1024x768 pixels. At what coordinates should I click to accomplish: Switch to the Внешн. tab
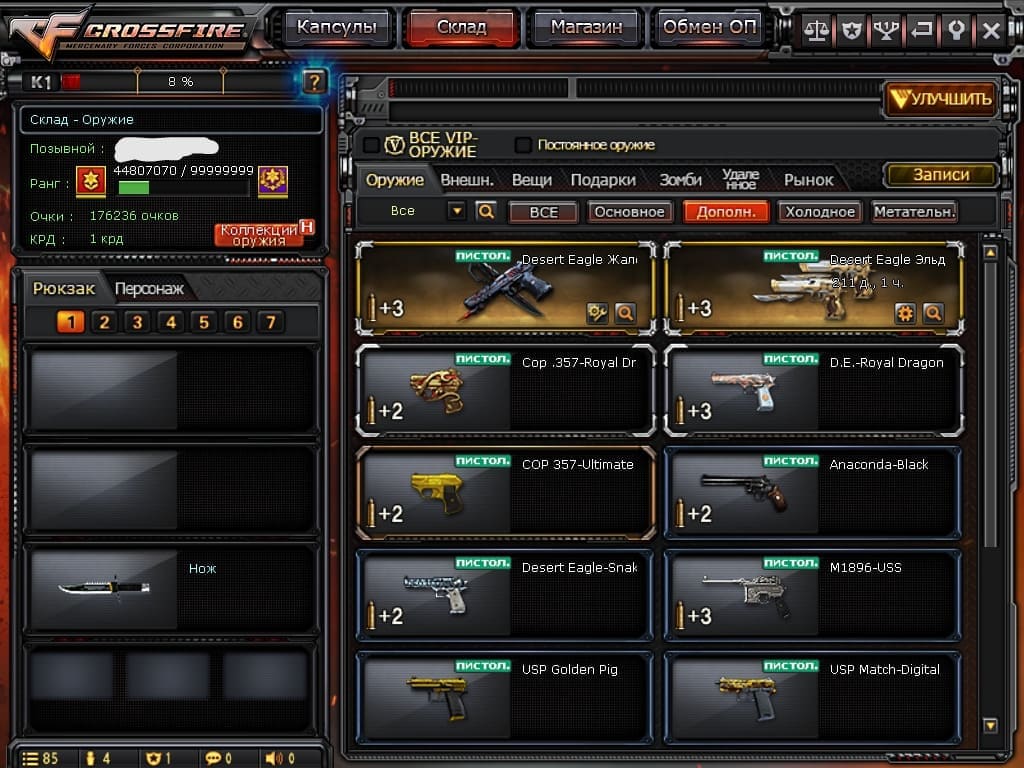[467, 180]
